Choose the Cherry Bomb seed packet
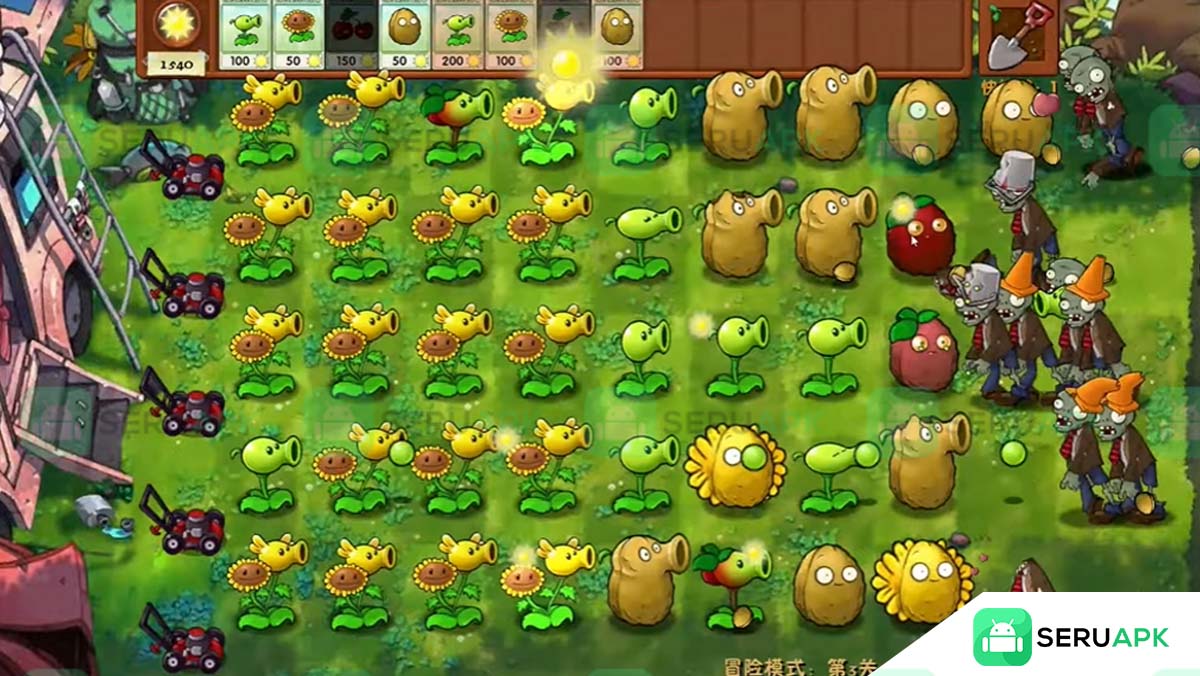Image resolution: width=1200 pixels, height=676 pixels. pos(351,35)
